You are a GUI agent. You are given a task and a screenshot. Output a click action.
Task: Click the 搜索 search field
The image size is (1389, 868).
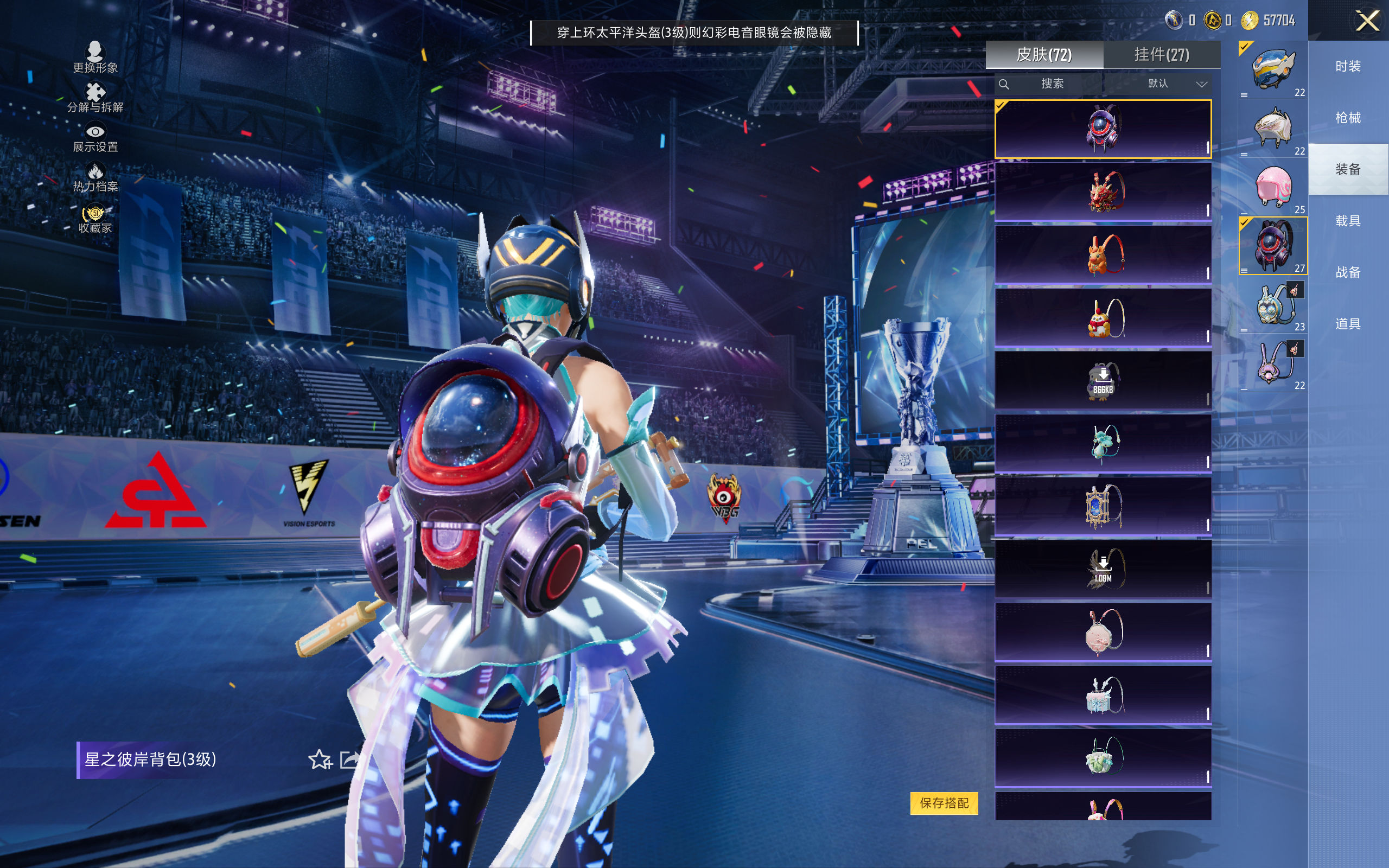tap(1052, 84)
